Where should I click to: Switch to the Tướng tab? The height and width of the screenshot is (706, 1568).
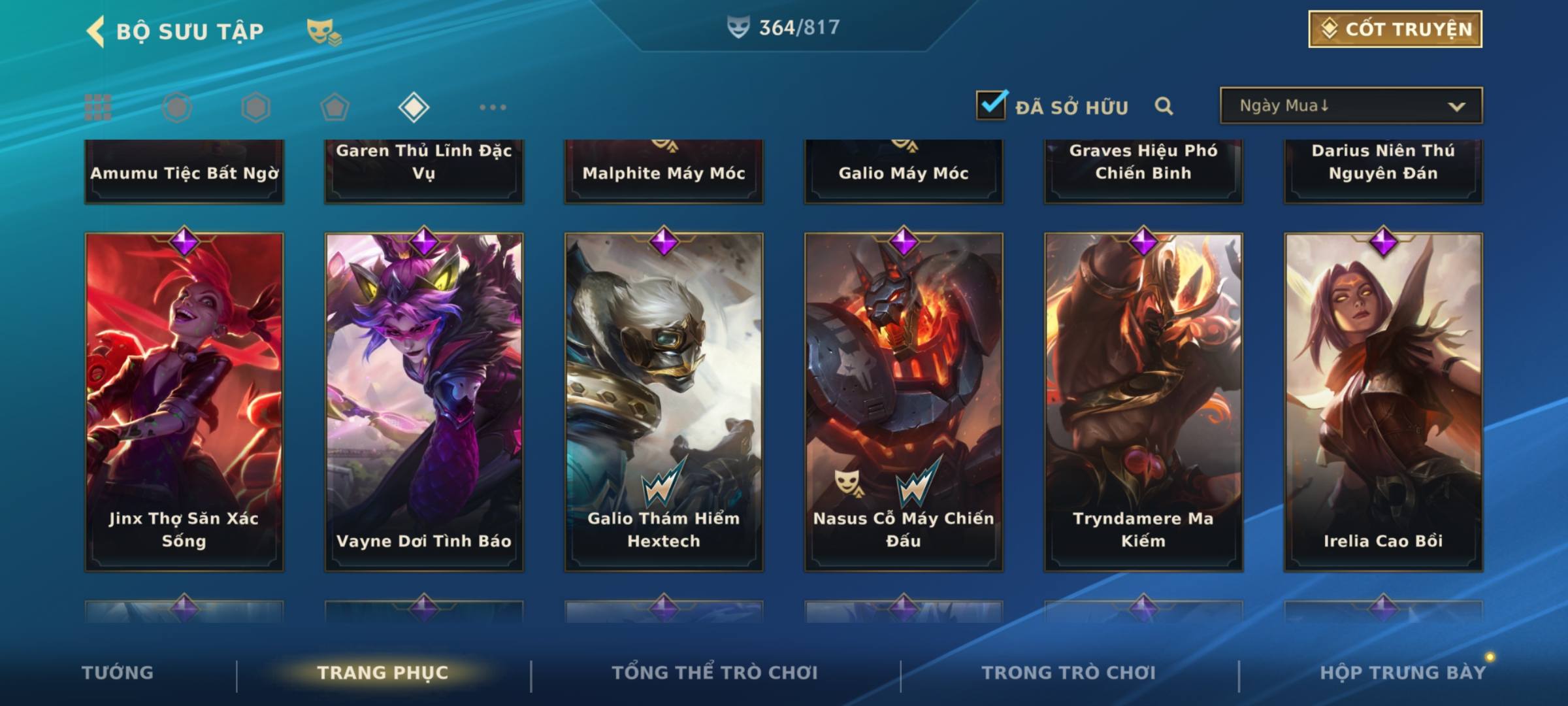tap(118, 673)
